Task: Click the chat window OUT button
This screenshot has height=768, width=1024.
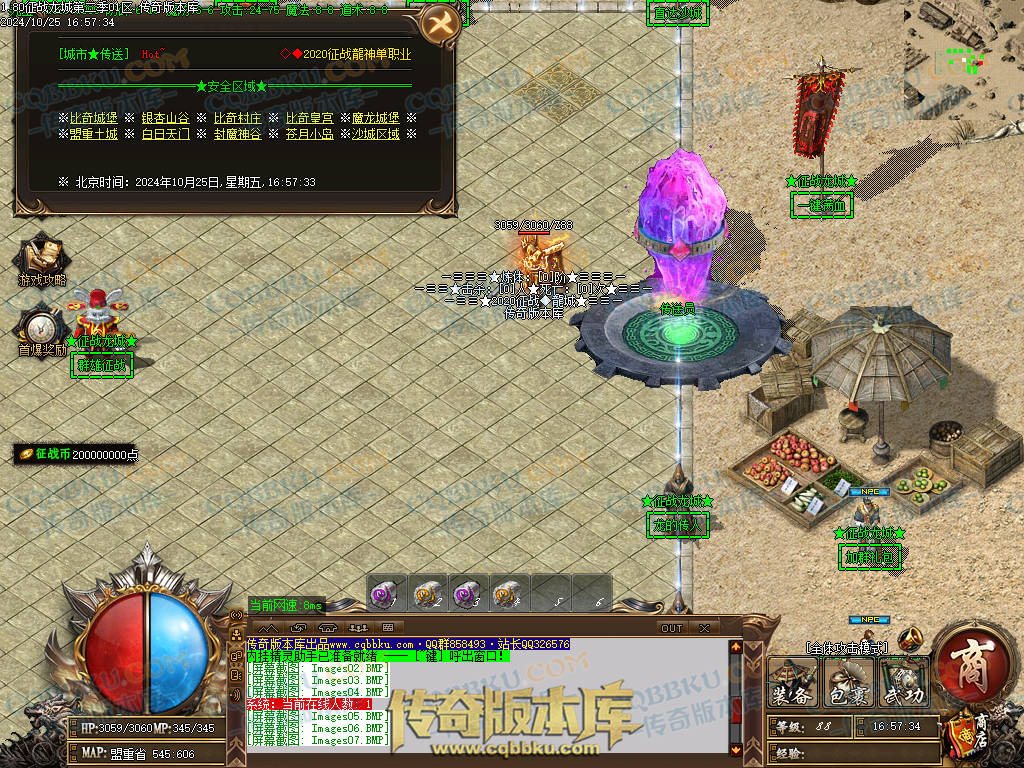Action: [671, 628]
